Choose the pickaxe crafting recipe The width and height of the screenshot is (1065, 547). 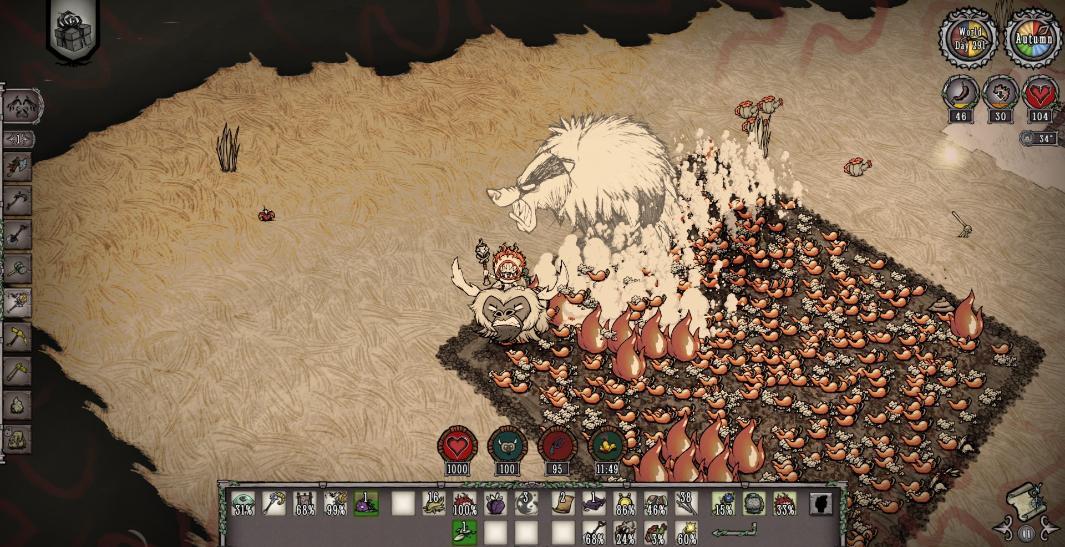19,200
